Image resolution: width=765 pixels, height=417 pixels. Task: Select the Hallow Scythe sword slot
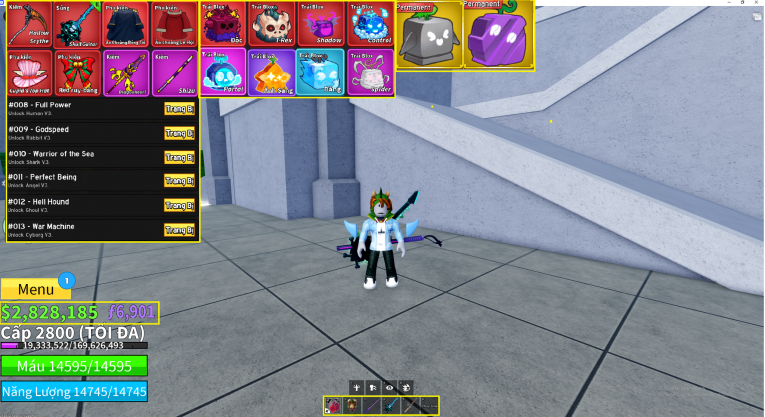point(28,24)
